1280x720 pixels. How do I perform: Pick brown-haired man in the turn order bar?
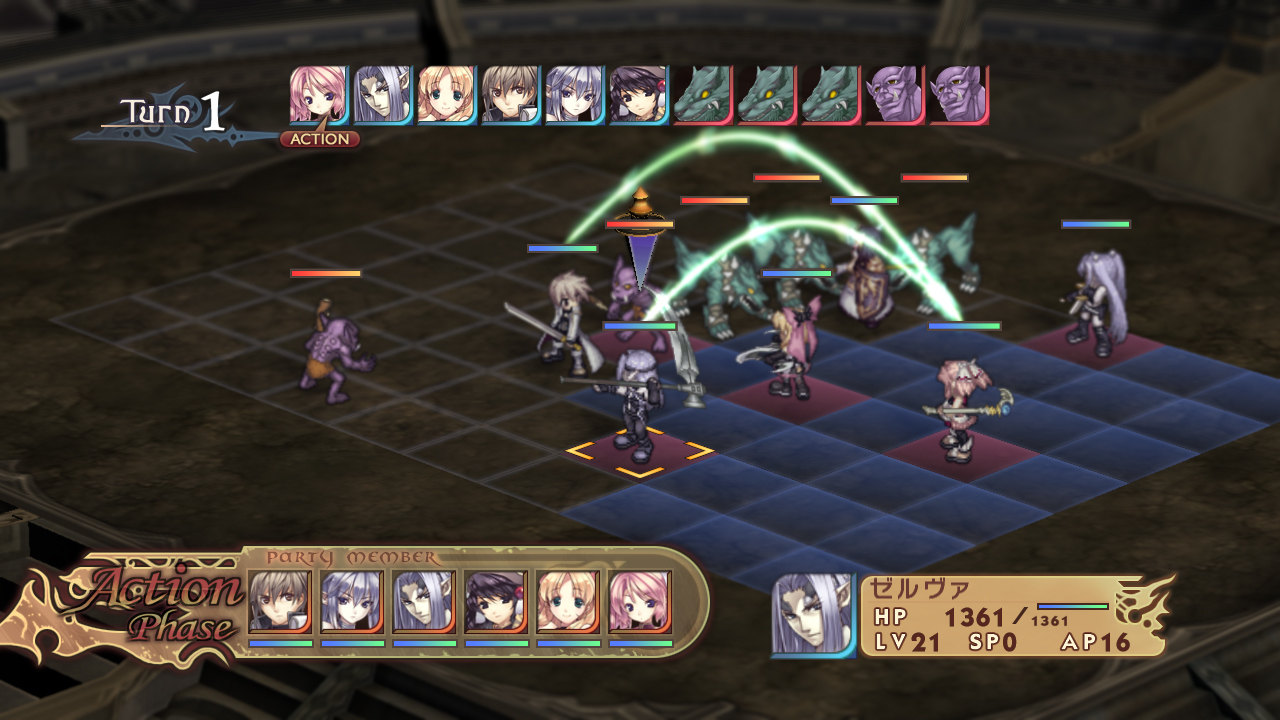click(510, 95)
